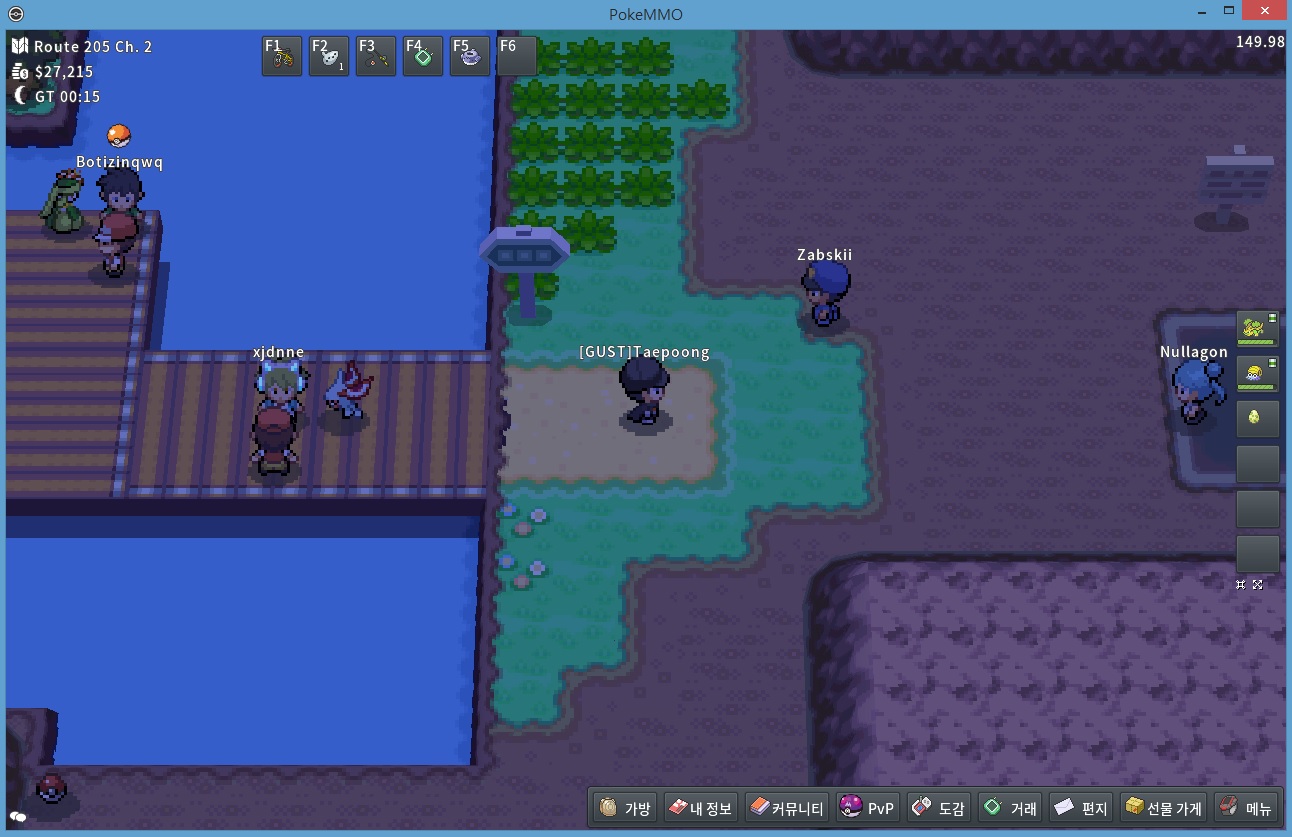Open the 편지 mail window
This screenshot has width=1292, height=837.
pos(1081,807)
